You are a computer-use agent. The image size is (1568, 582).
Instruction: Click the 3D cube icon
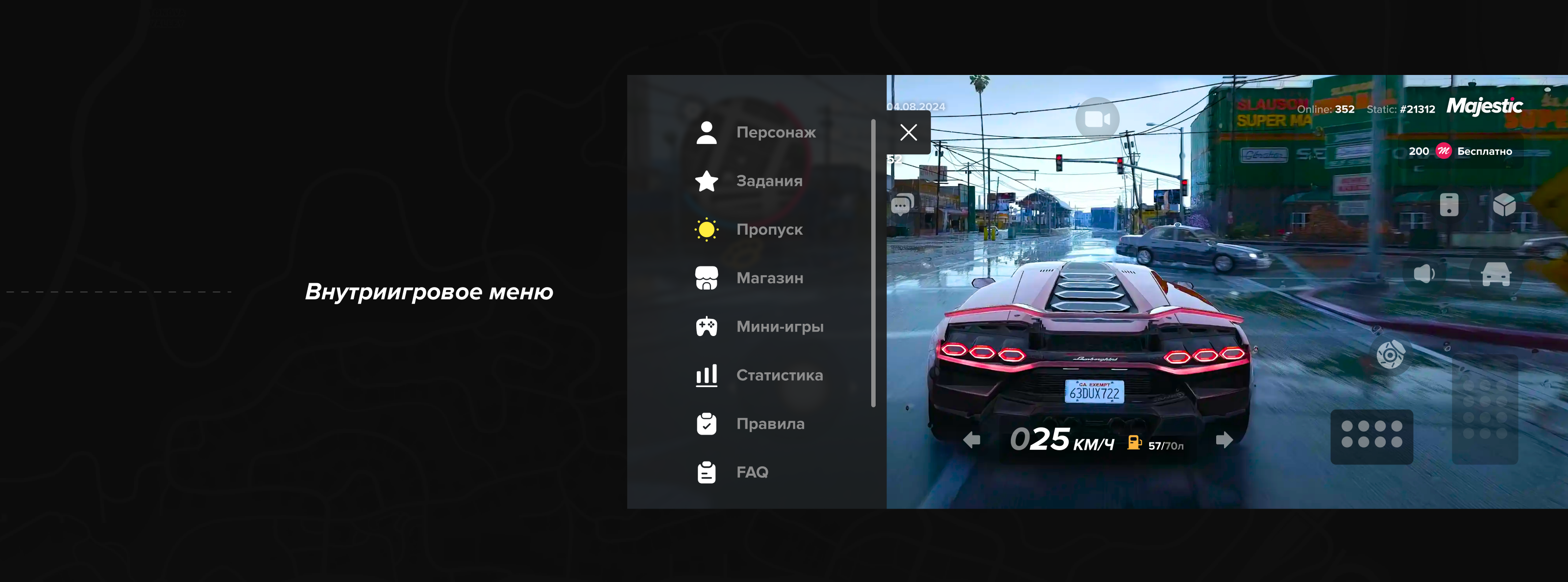(x=1504, y=205)
